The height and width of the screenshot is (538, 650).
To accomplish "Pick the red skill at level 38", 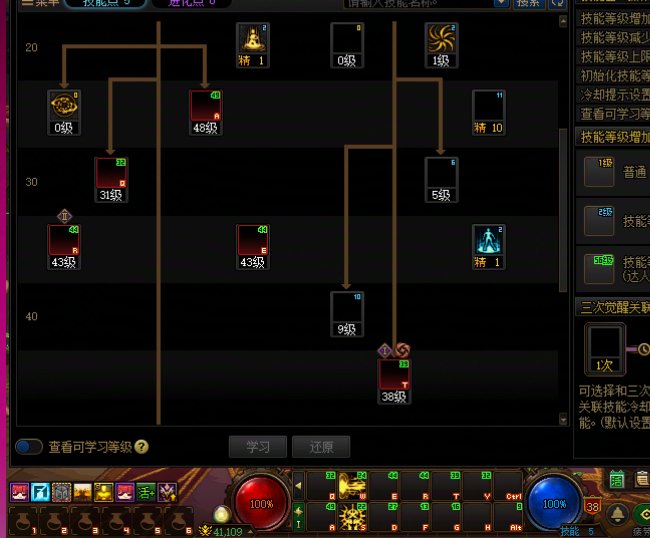I will click(394, 375).
